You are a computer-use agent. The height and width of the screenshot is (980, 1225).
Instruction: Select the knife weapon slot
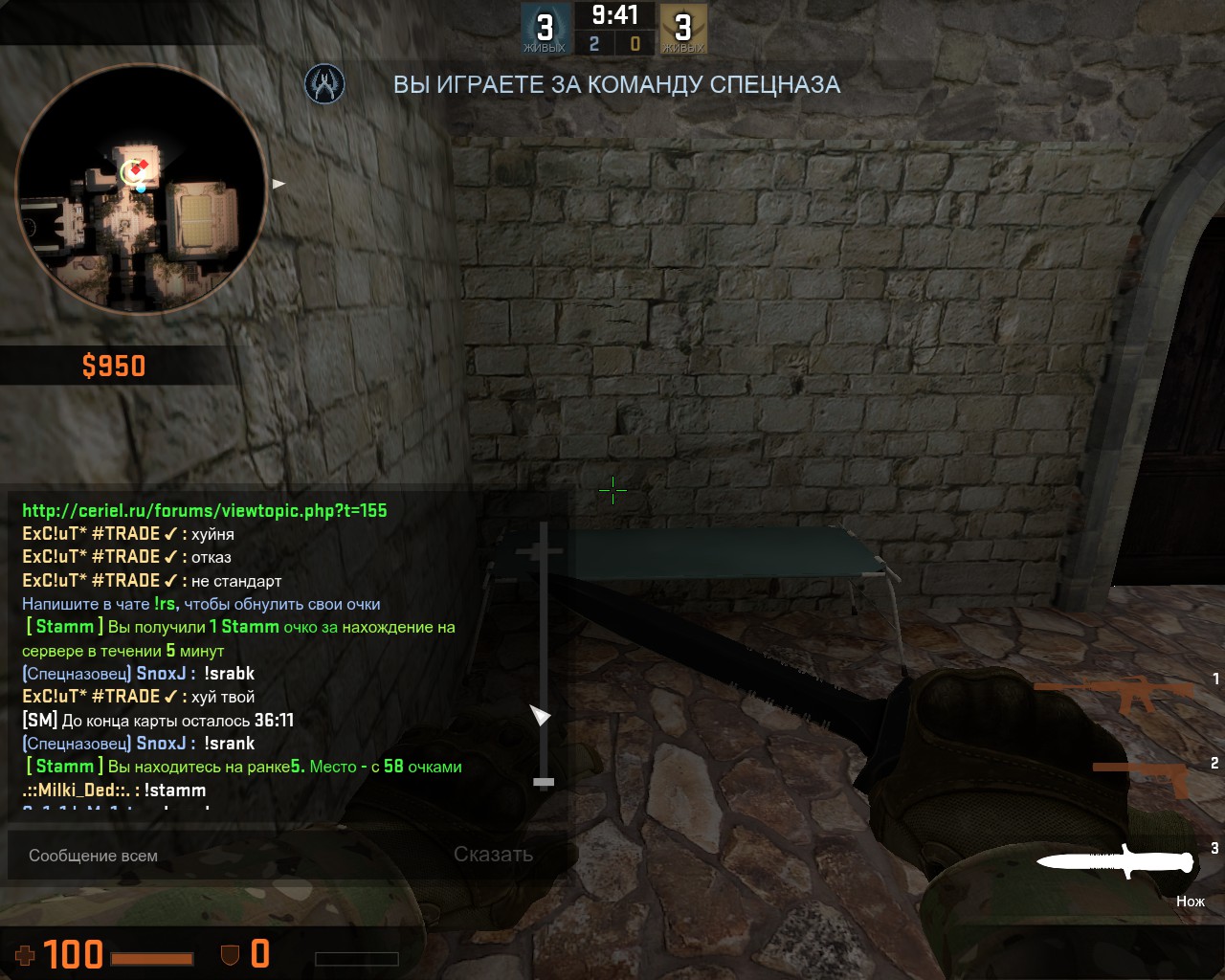pyautogui.click(x=1117, y=861)
